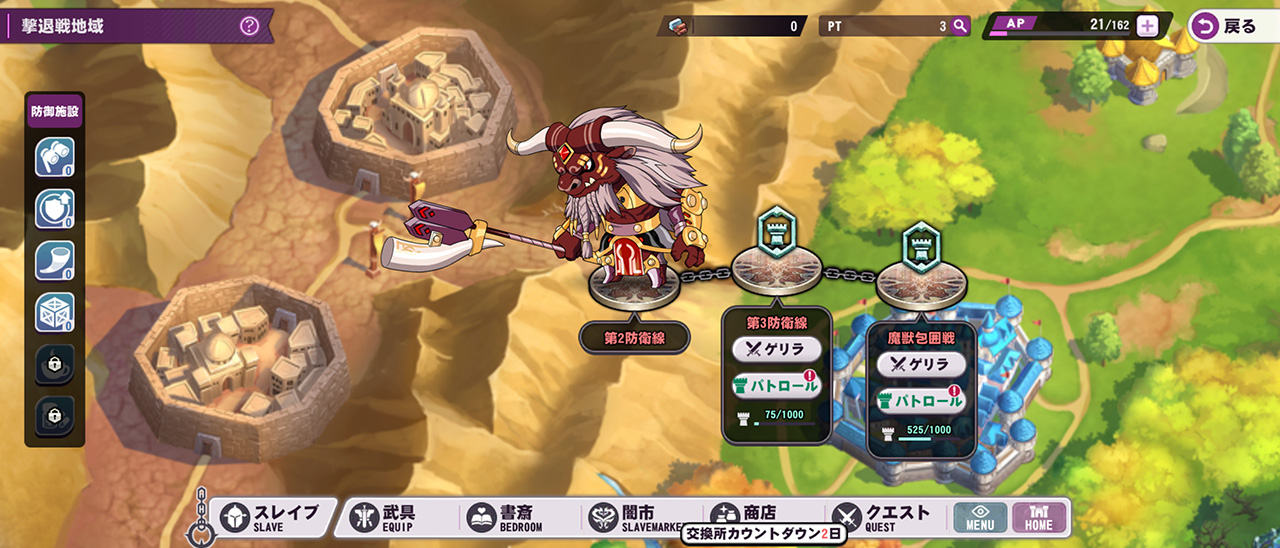Open the help question mark icon
The width and height of the screenshot is (1280, 548).
pyautogui.click(x=249, y=26)
